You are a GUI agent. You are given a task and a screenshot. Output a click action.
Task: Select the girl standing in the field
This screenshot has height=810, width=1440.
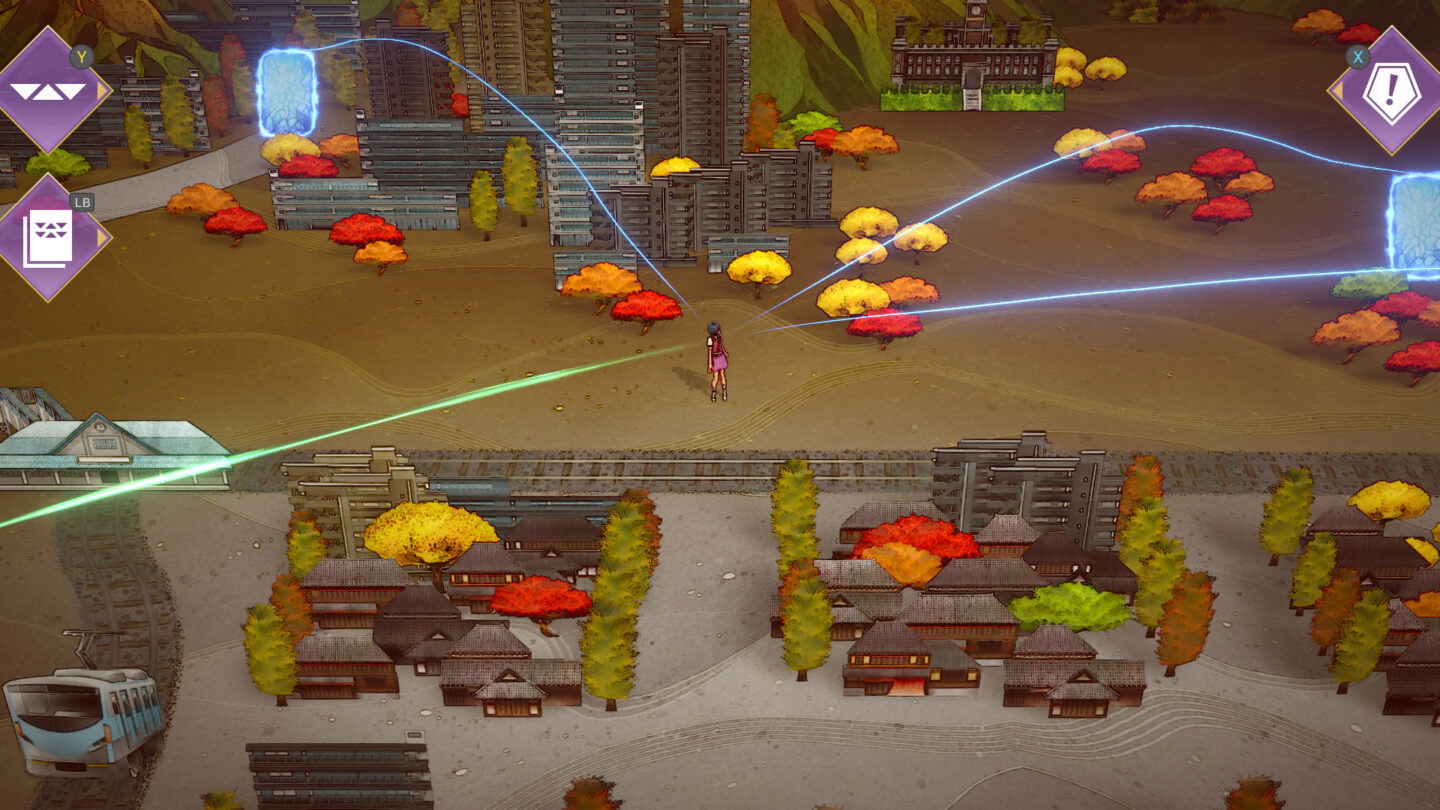[x=715, y=360]
